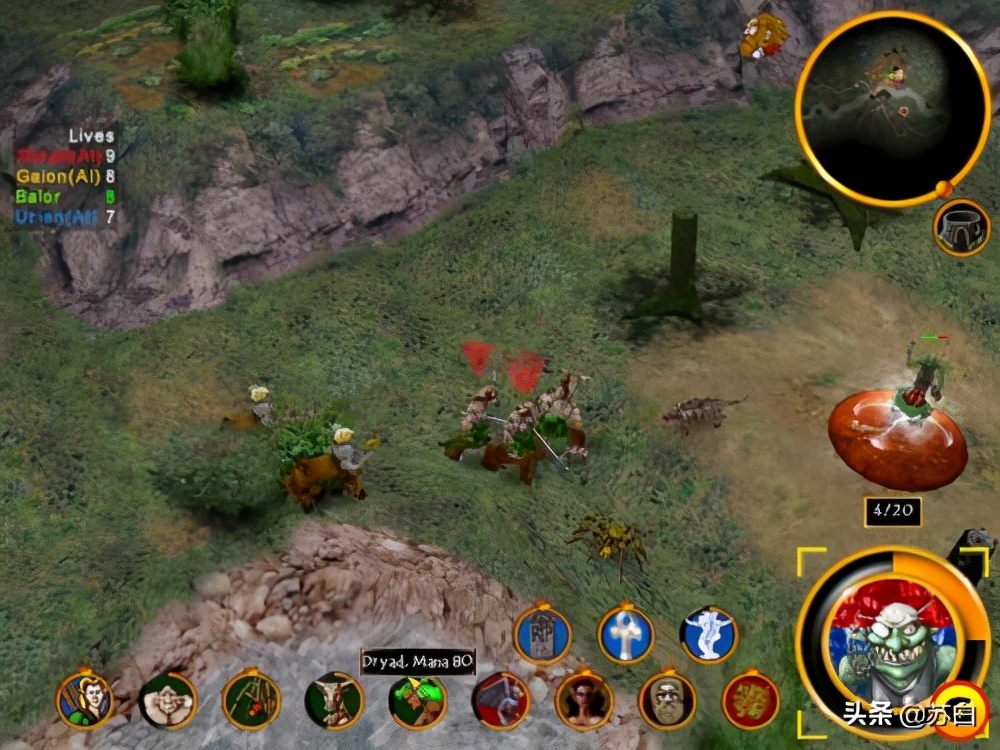Choose the dark-haired woman portrait icon
Image resolution: width=1000 pixels, height=750 pixels.
(x=584, y=700)
